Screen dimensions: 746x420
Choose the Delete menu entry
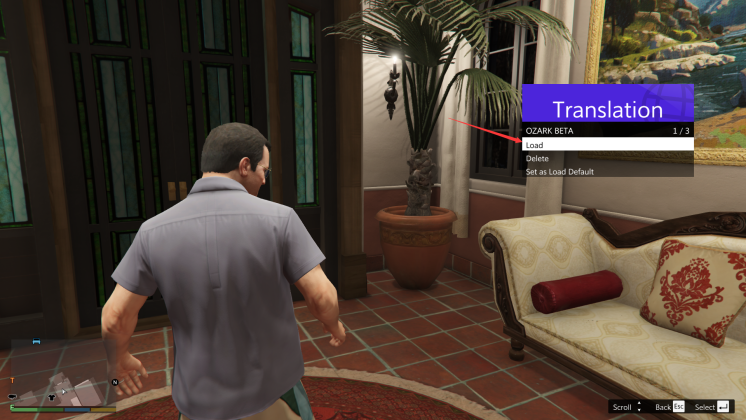pyautogui.click(x=606, y=158)
